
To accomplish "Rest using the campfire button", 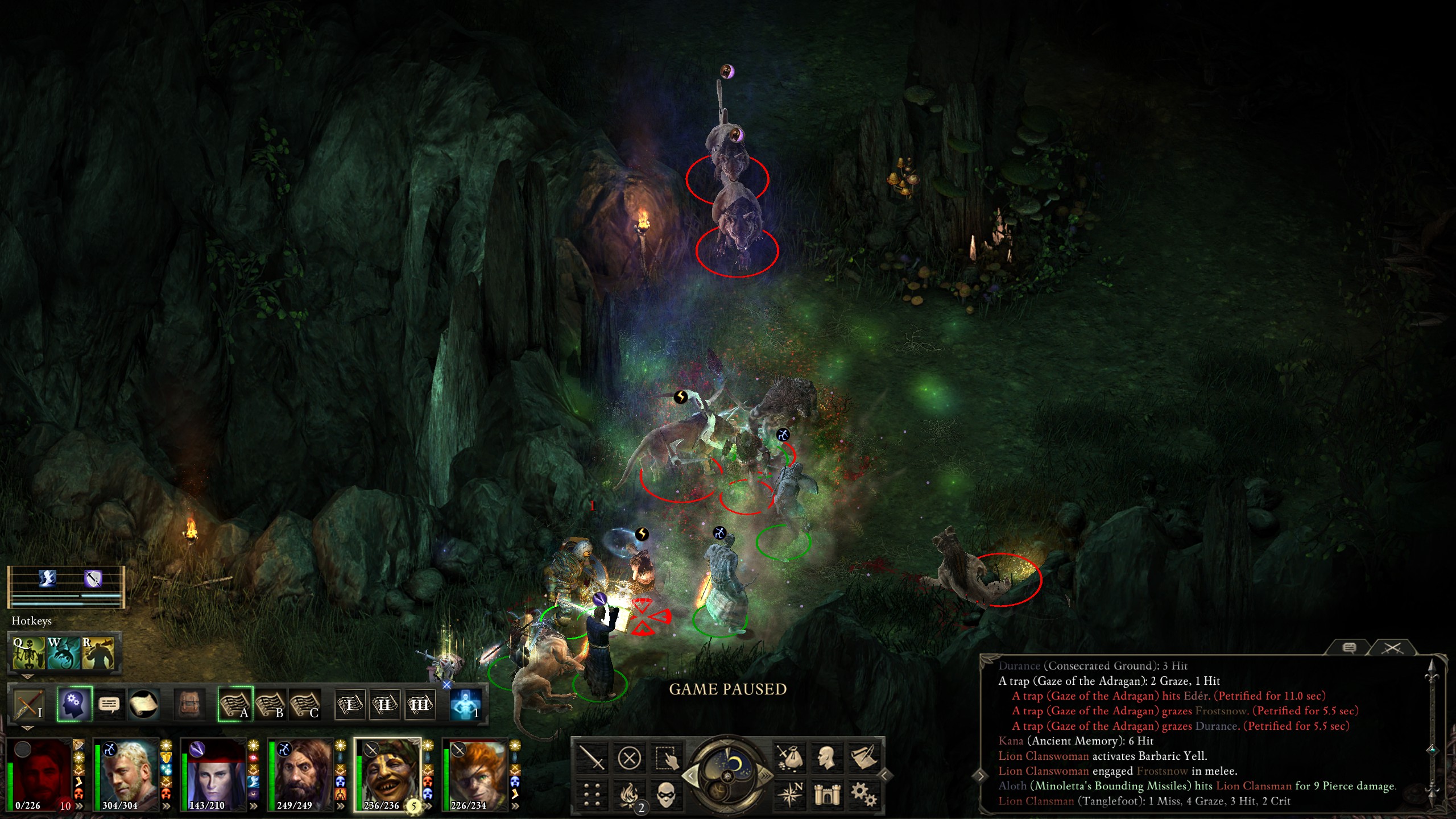I will pos(629,794).
